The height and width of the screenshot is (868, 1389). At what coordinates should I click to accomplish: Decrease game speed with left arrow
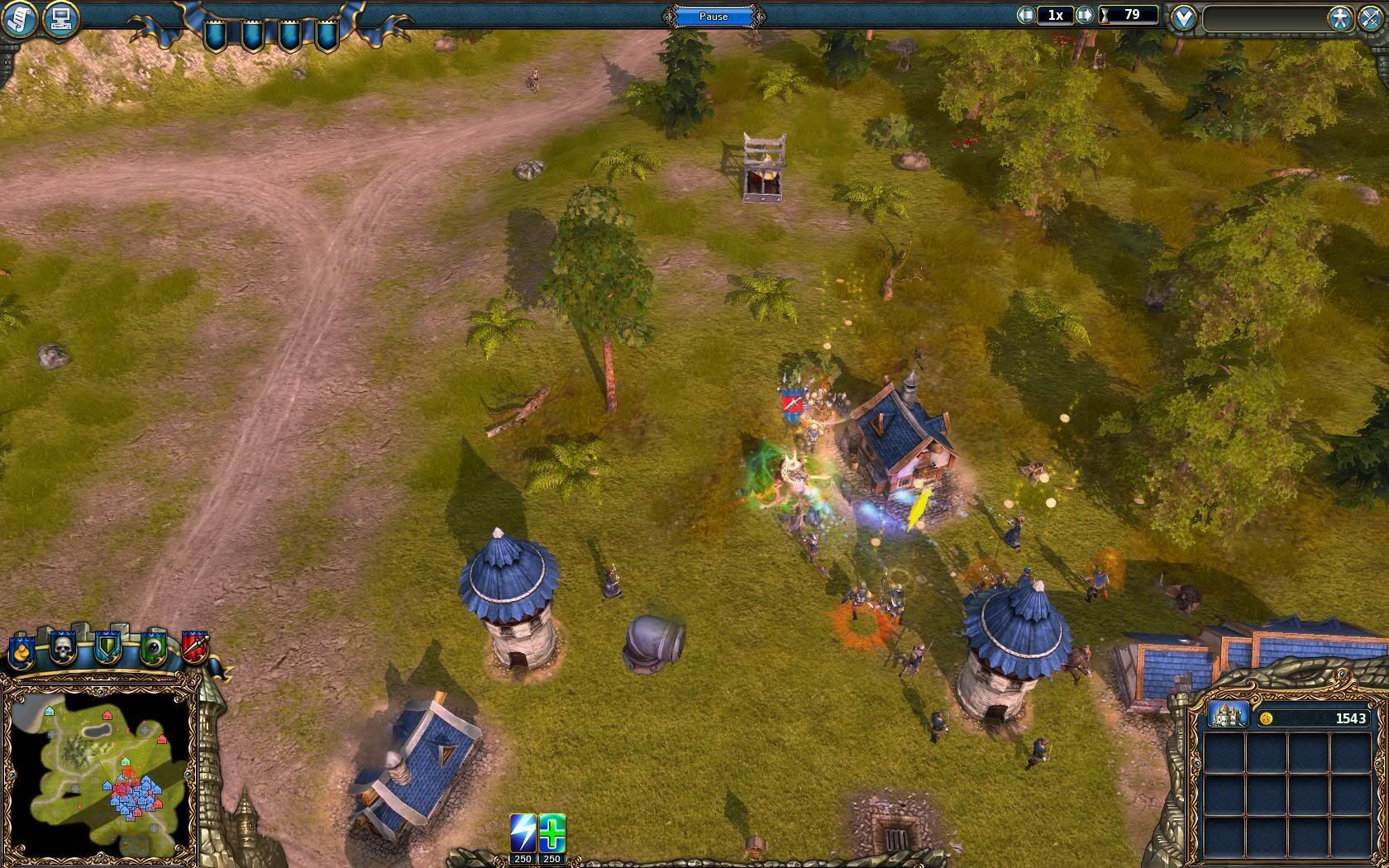coord(1026,15)
